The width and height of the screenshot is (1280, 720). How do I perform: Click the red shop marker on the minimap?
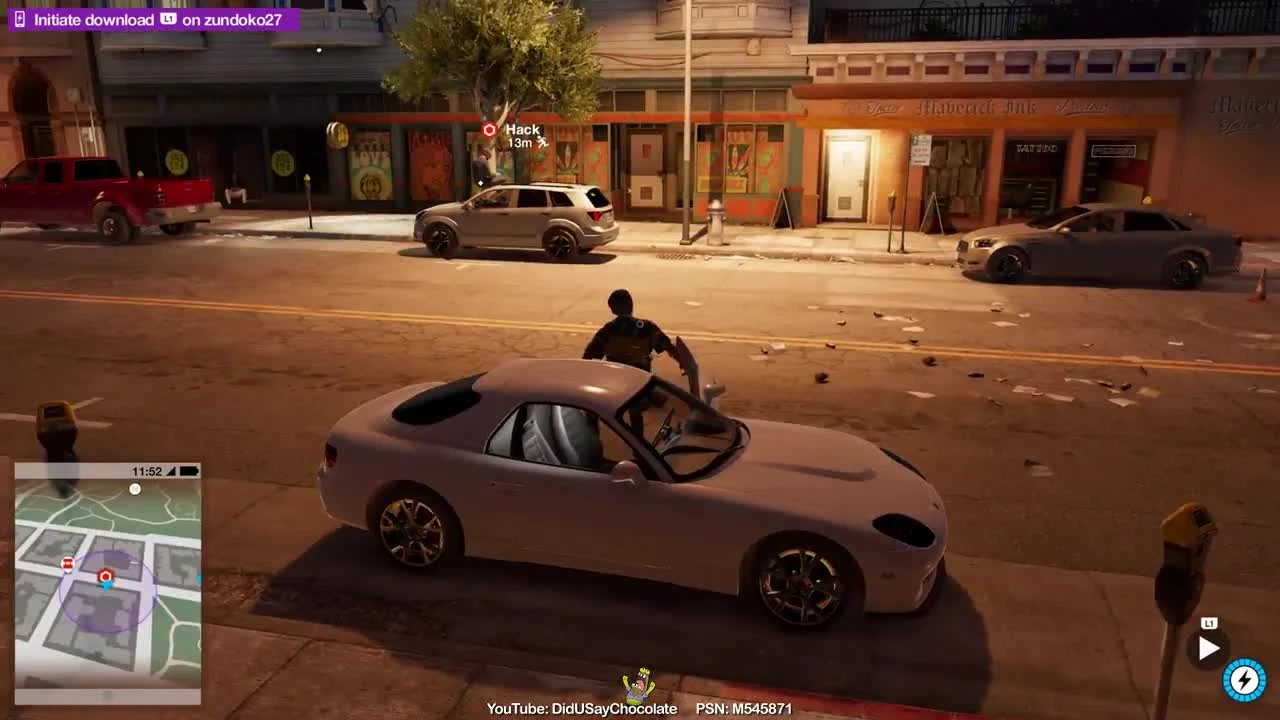tap(67, 563)
